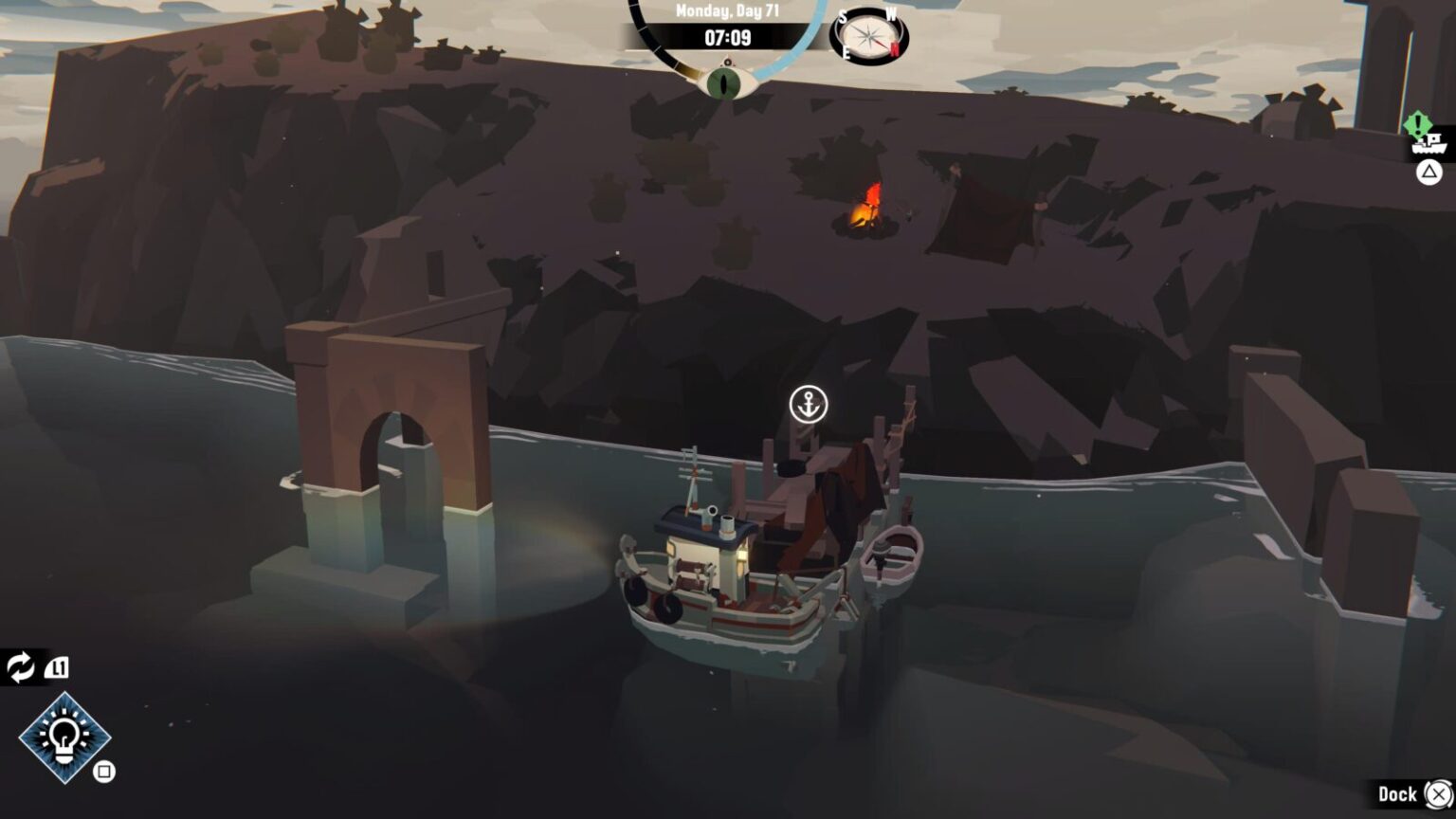Viewport: 1456px width, 819px height.
Task: Select the anchor docking marker above the pier
Action: (810, 405)
